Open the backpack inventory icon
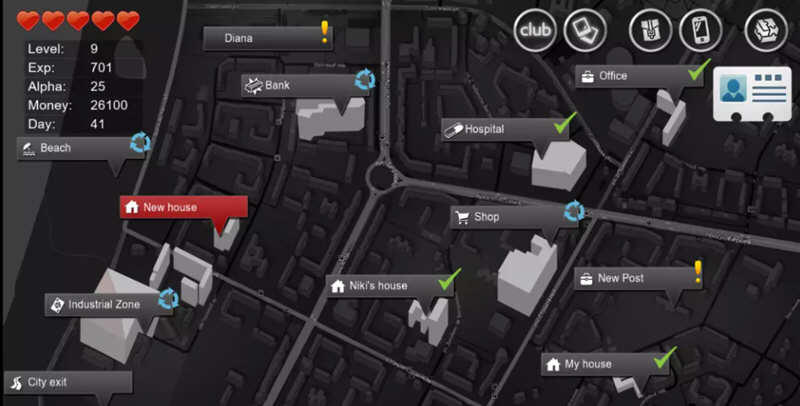800x406 pixels. (x=651, y=30)
